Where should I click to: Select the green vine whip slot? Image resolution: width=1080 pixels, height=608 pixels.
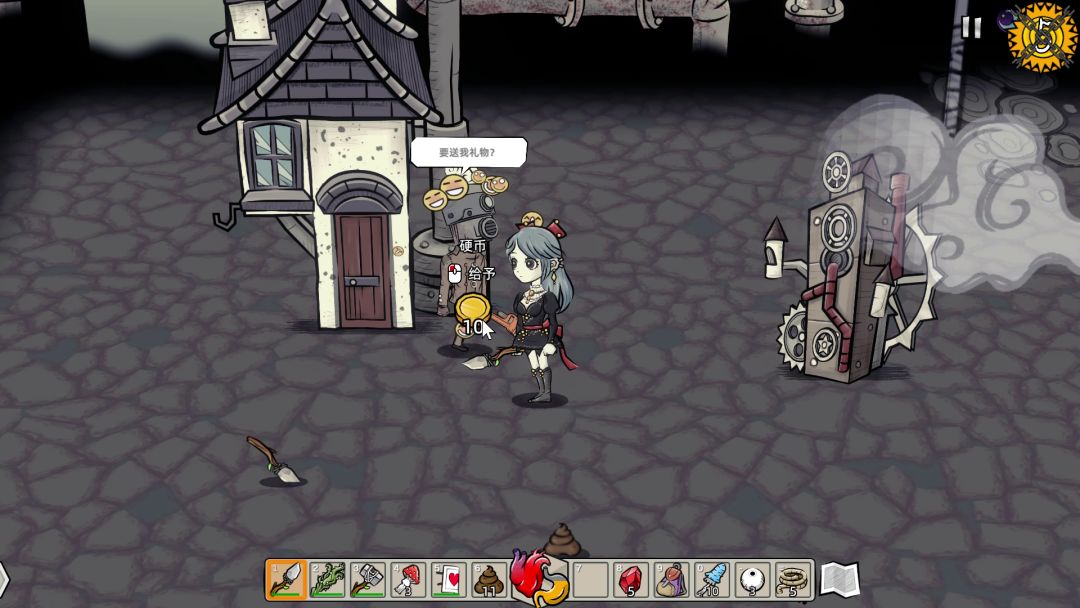[x=327, y=579]
